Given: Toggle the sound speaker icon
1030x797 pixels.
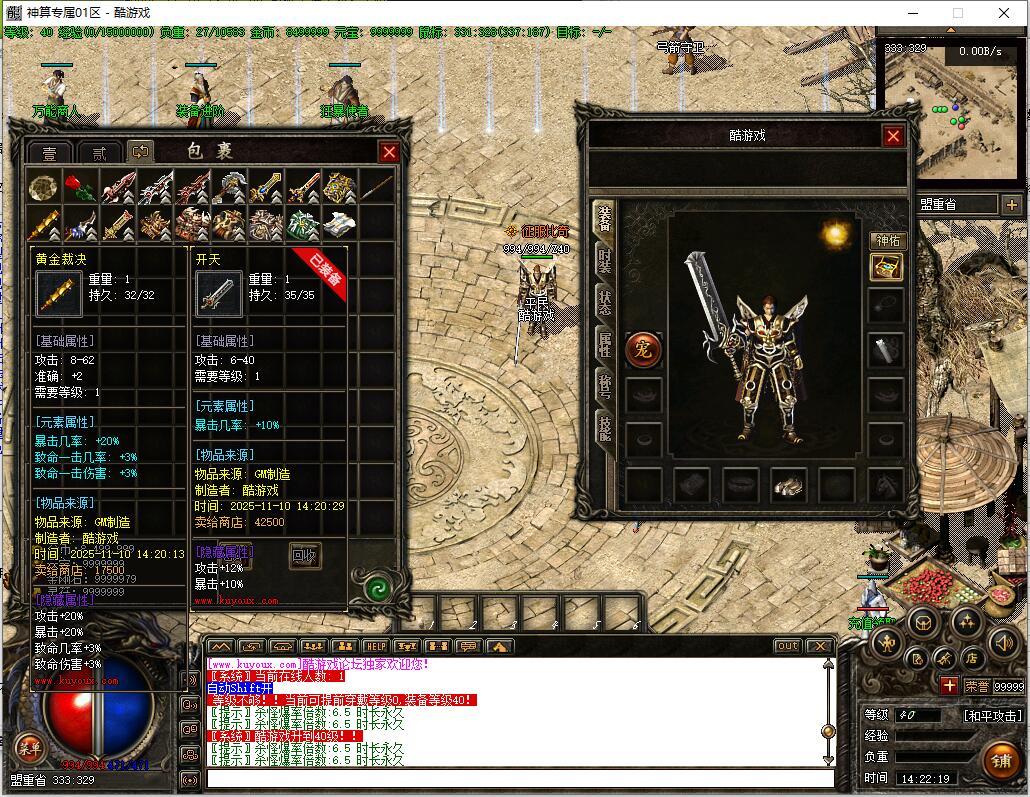Looking at the screenshot, I should click(1002, 643).
